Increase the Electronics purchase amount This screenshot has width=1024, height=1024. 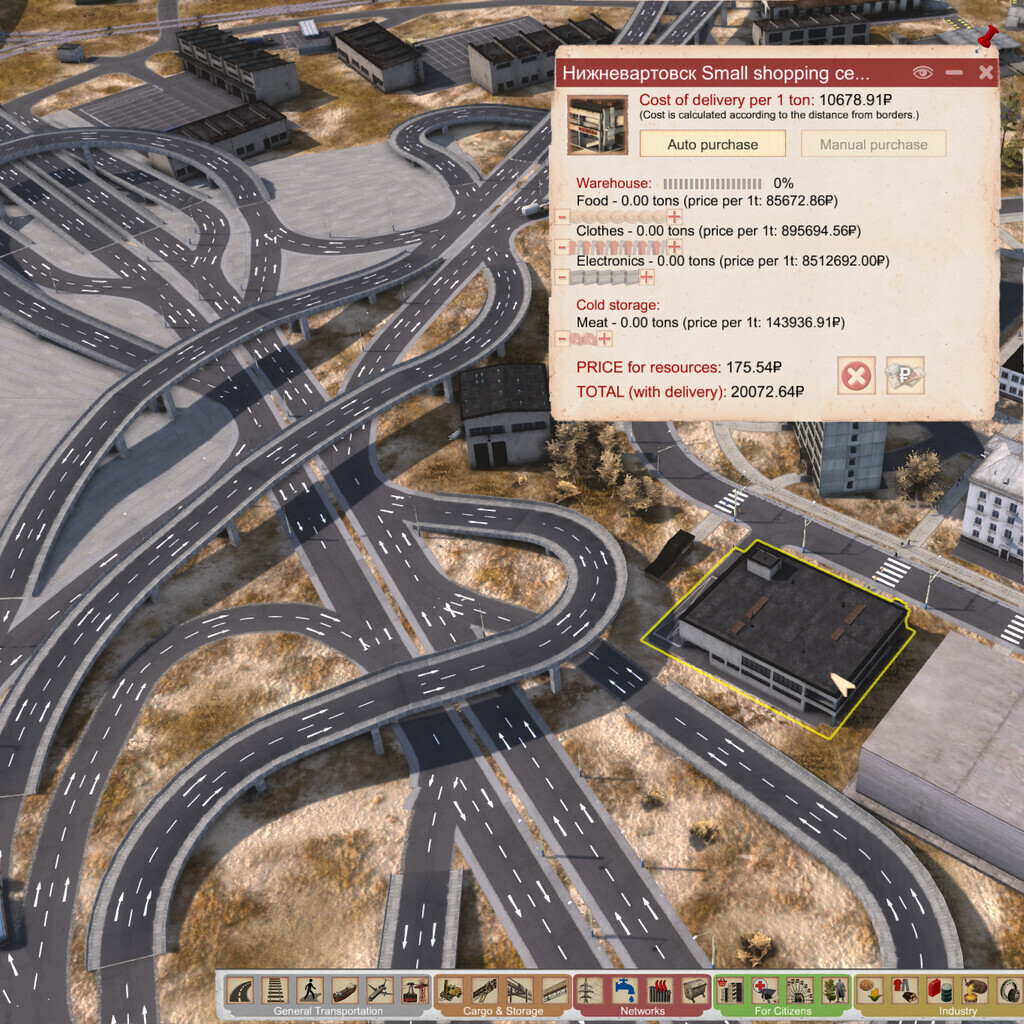[647, 277]
